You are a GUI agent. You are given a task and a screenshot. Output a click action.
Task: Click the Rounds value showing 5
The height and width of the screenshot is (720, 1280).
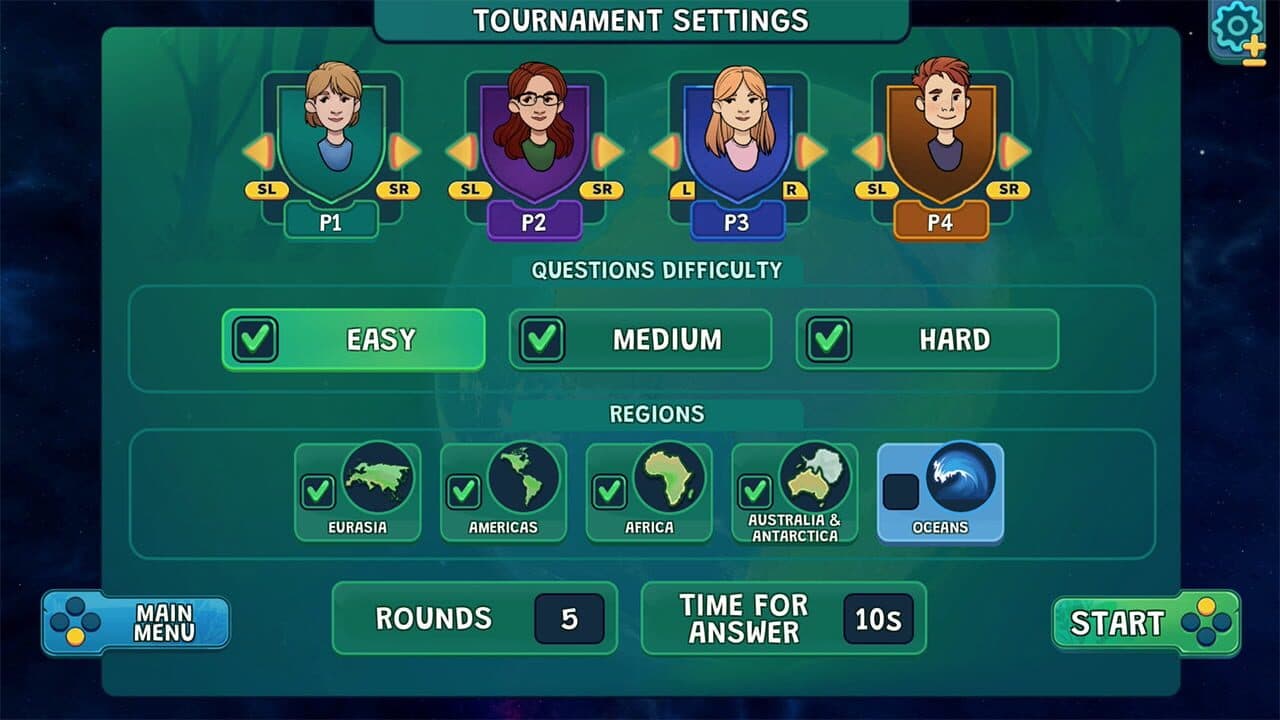point(569,618)
